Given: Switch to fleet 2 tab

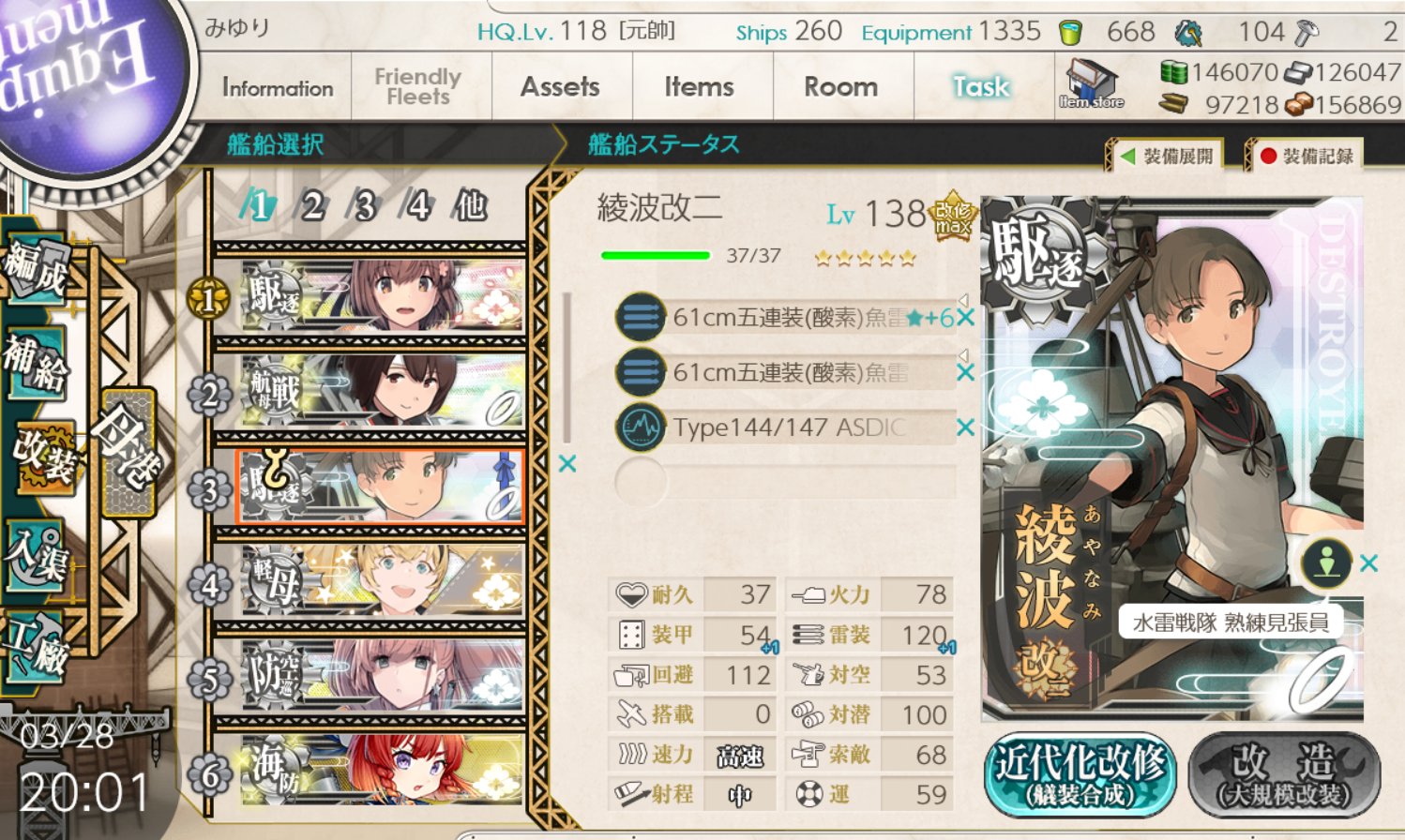Looking at the screenshot, I should pos(312,205).
